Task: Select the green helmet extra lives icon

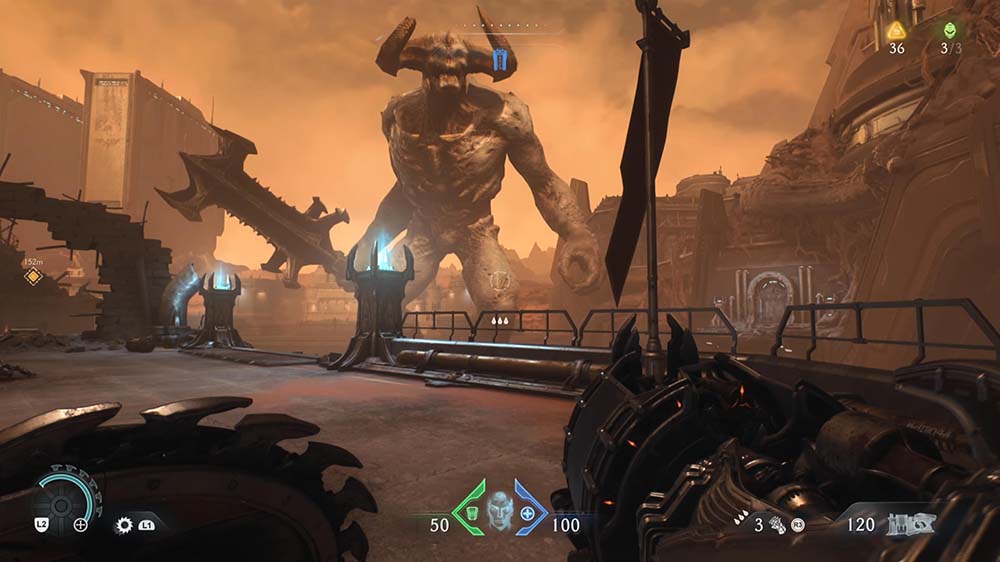Action: 949,30
